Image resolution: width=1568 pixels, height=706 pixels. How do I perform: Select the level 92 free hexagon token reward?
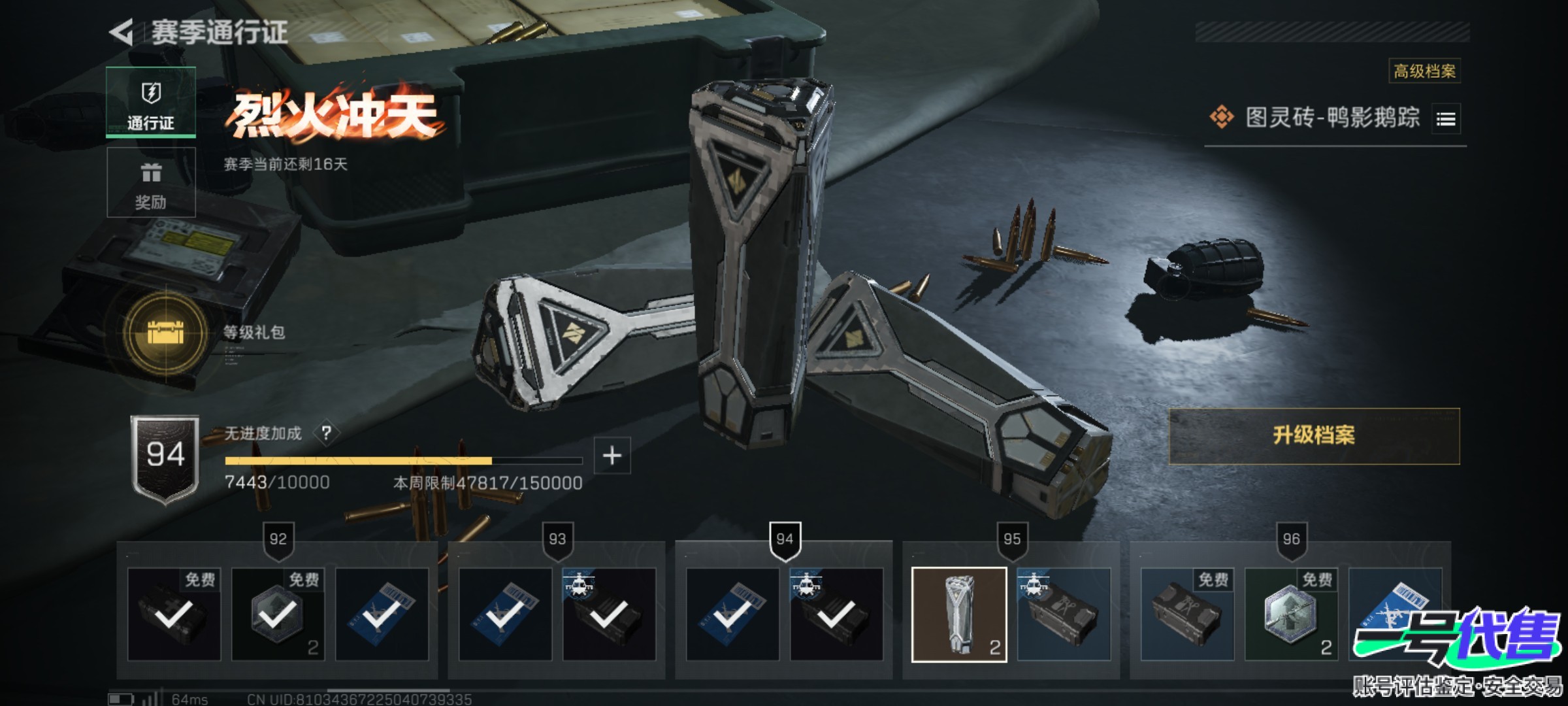(x=278, y=614)
